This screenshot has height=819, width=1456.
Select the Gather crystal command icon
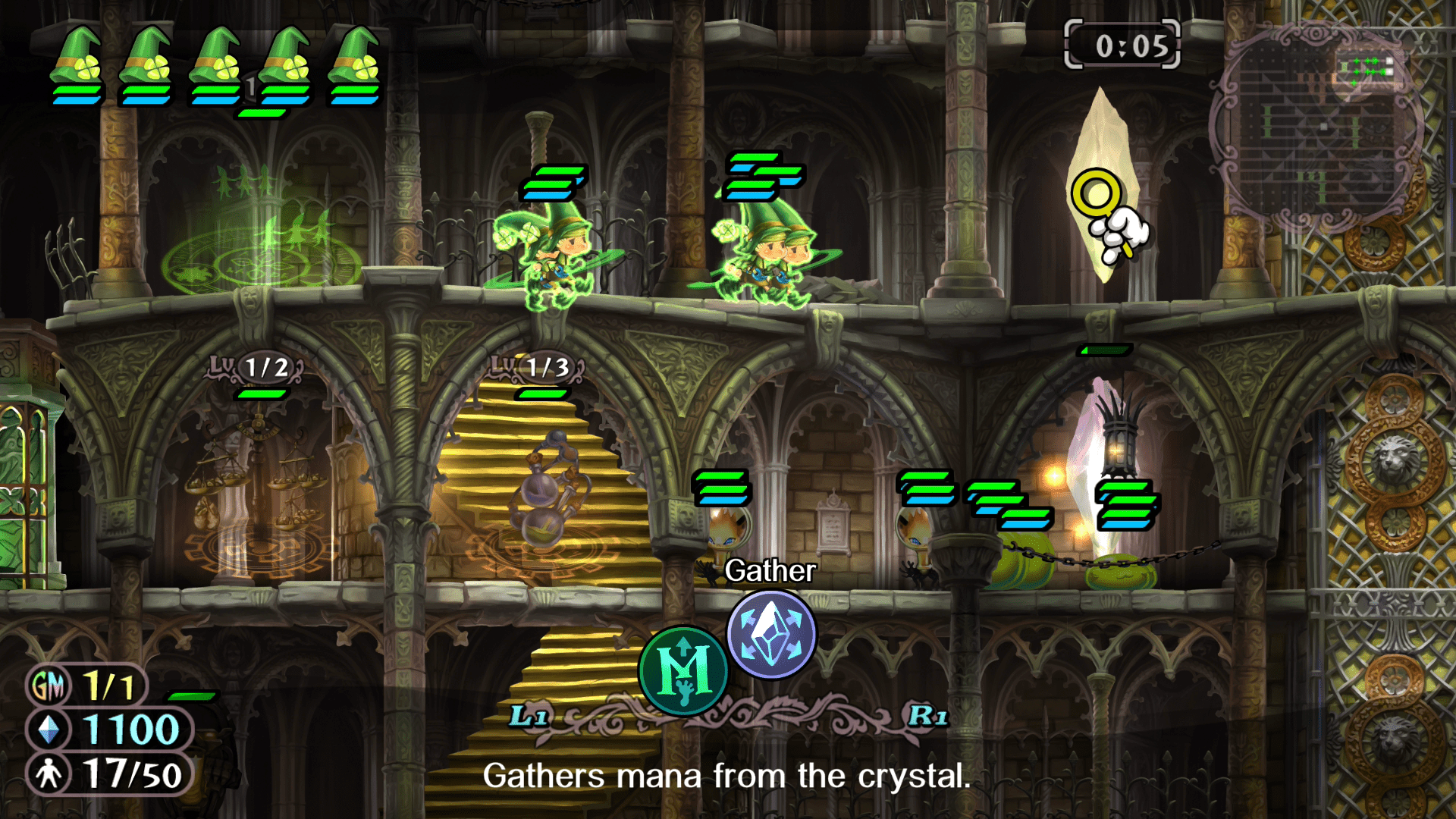pyautogui.click(x=771, y=634)
